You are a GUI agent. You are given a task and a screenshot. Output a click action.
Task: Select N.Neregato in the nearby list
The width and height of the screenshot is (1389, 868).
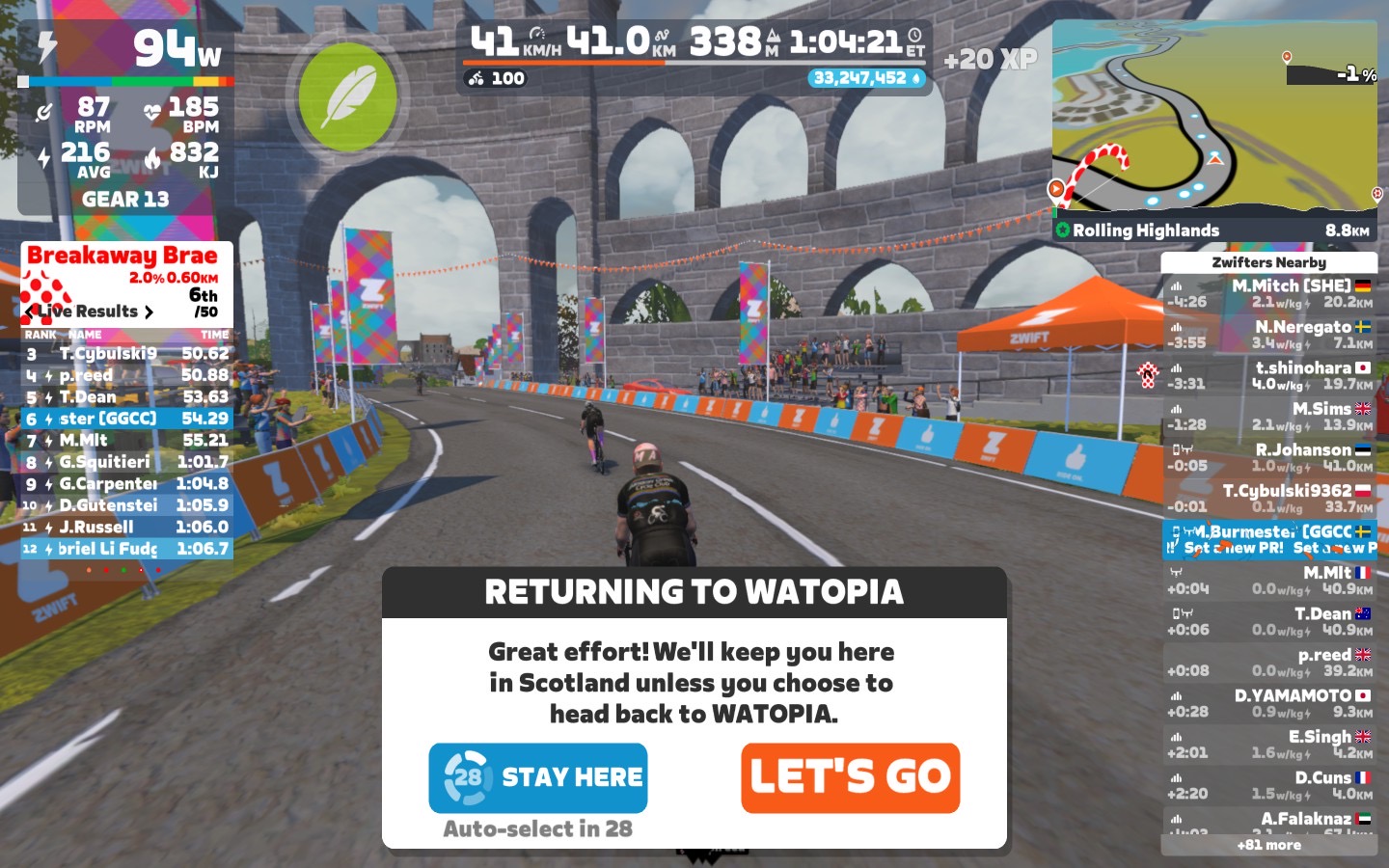coord(1269,335)
